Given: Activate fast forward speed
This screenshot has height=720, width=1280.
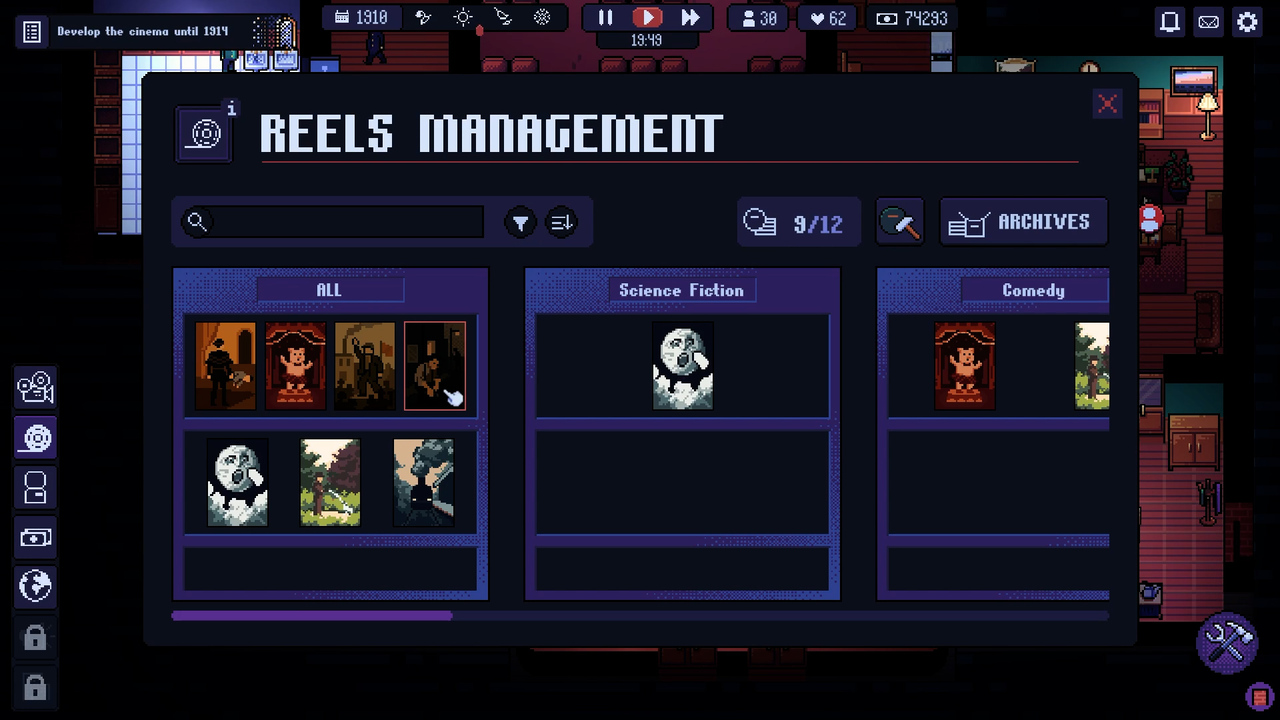Looking at the screenshot, I should pyautogui.click(x=690, y=18).
